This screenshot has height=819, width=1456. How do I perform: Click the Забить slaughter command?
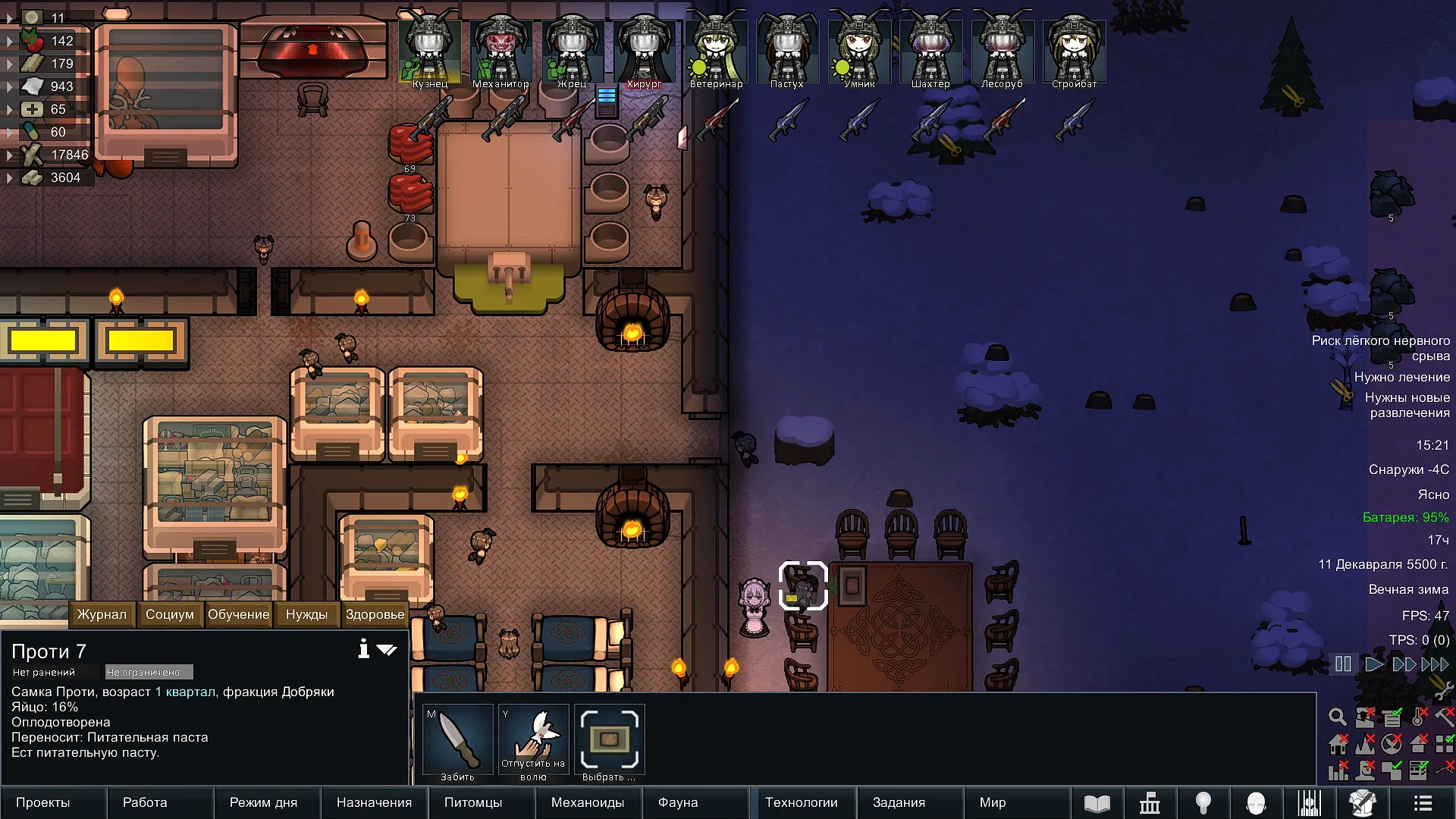pyautogui.click(x=457, y=743)
